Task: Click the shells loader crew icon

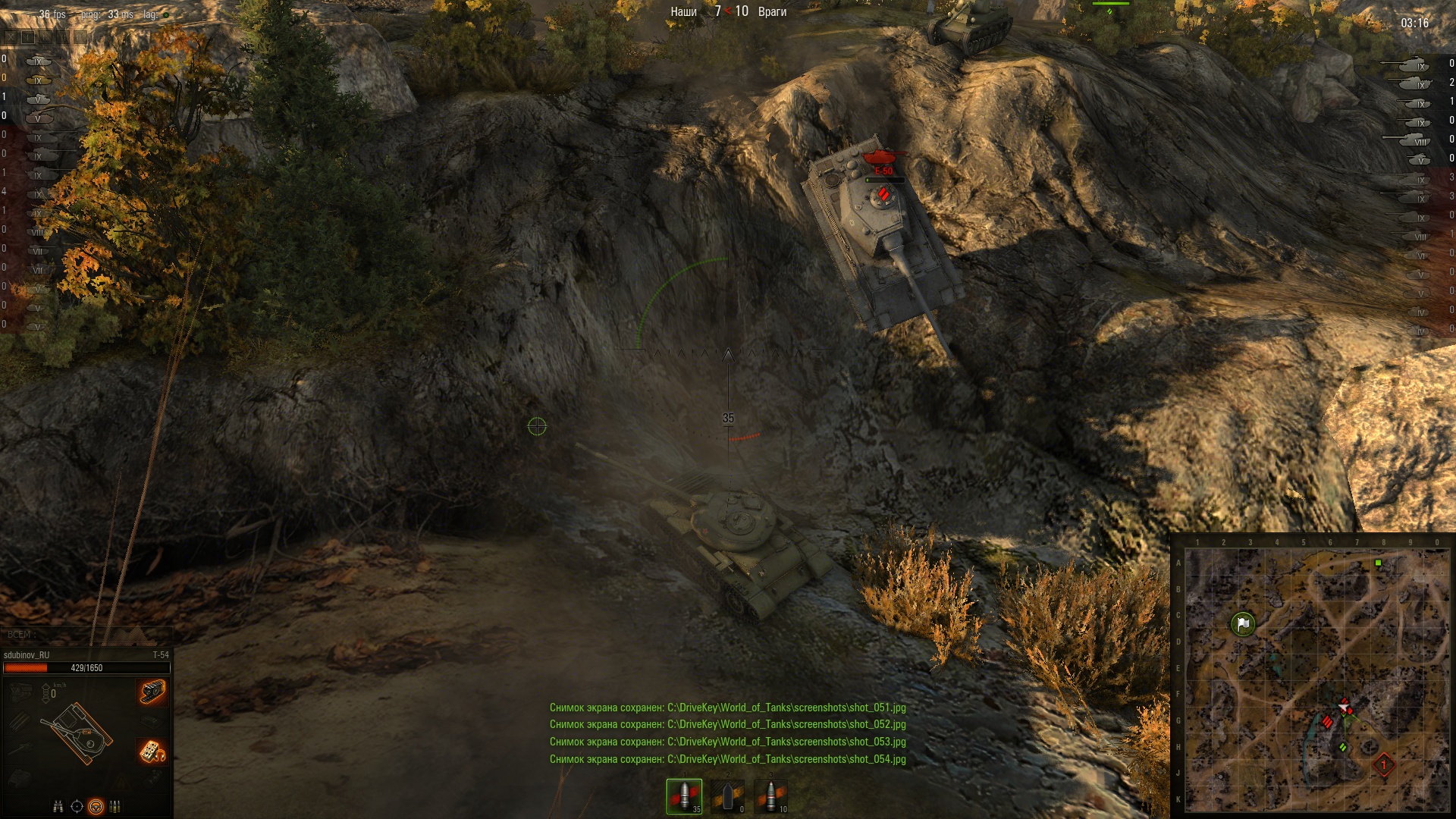Action: point(115,806)
